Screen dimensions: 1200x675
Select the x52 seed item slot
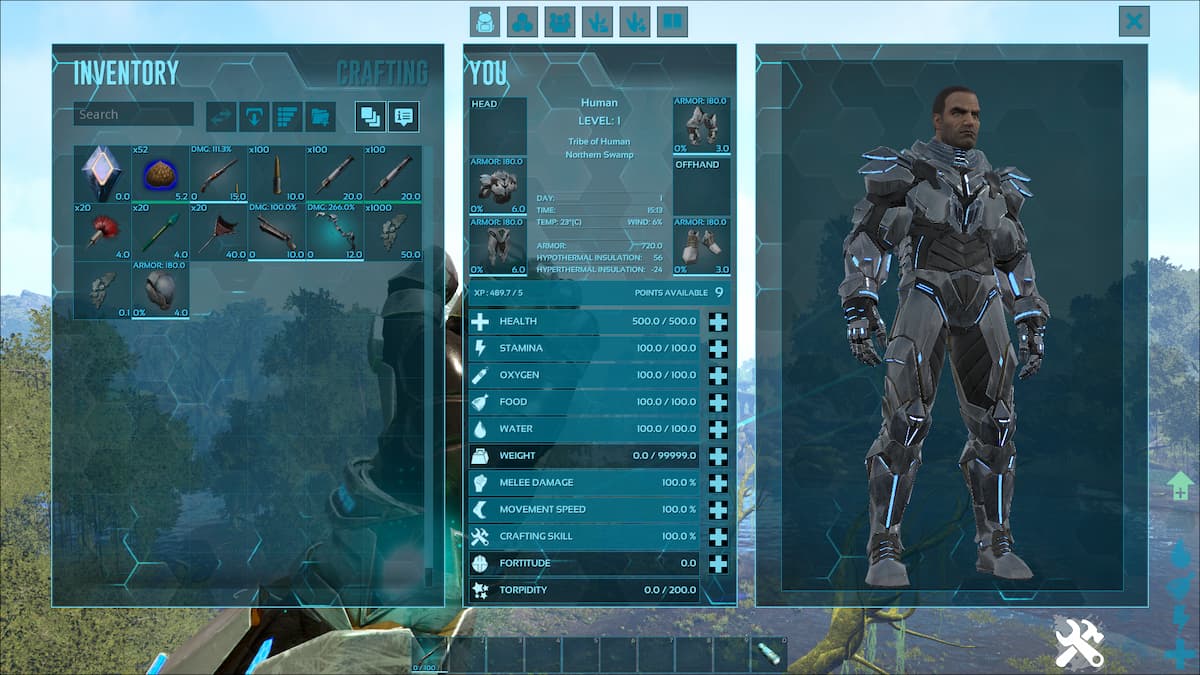160,174
